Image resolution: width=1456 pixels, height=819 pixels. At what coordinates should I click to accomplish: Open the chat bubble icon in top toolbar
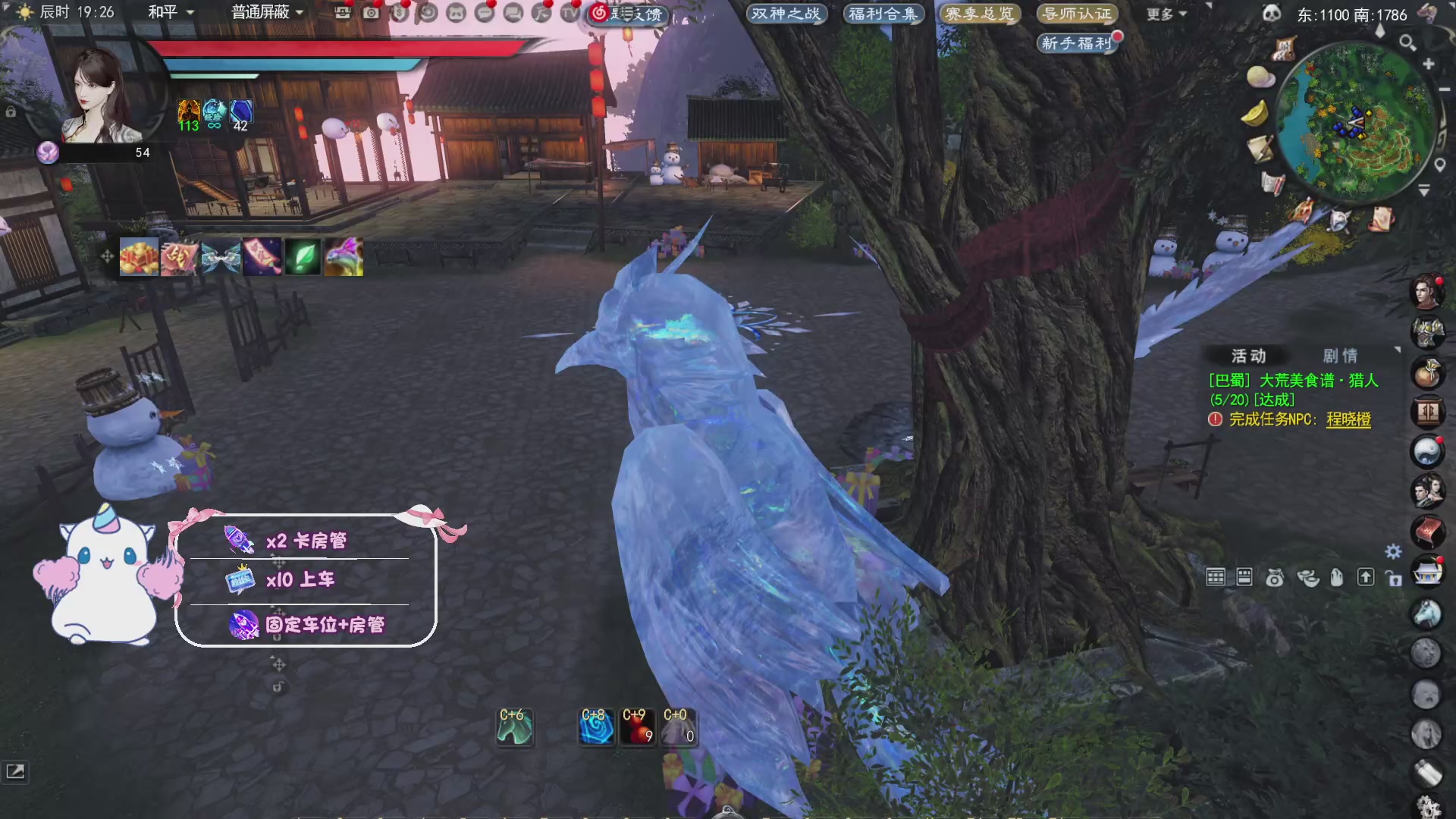(x=483, y=13)
